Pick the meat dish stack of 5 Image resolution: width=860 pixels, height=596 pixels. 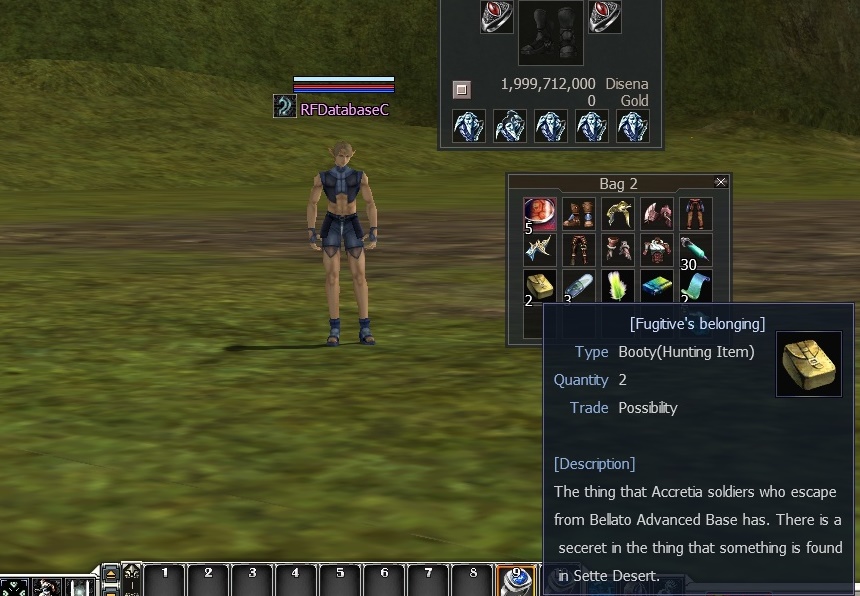(541, 212)
